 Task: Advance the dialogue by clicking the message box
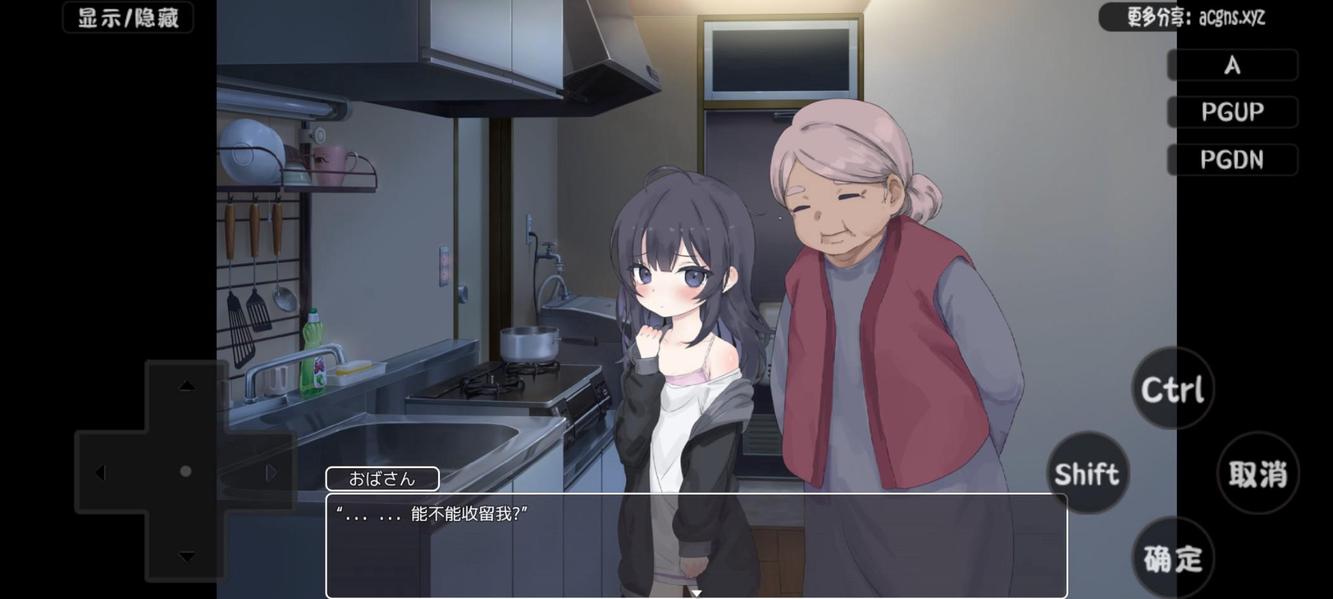click(696, 544)
